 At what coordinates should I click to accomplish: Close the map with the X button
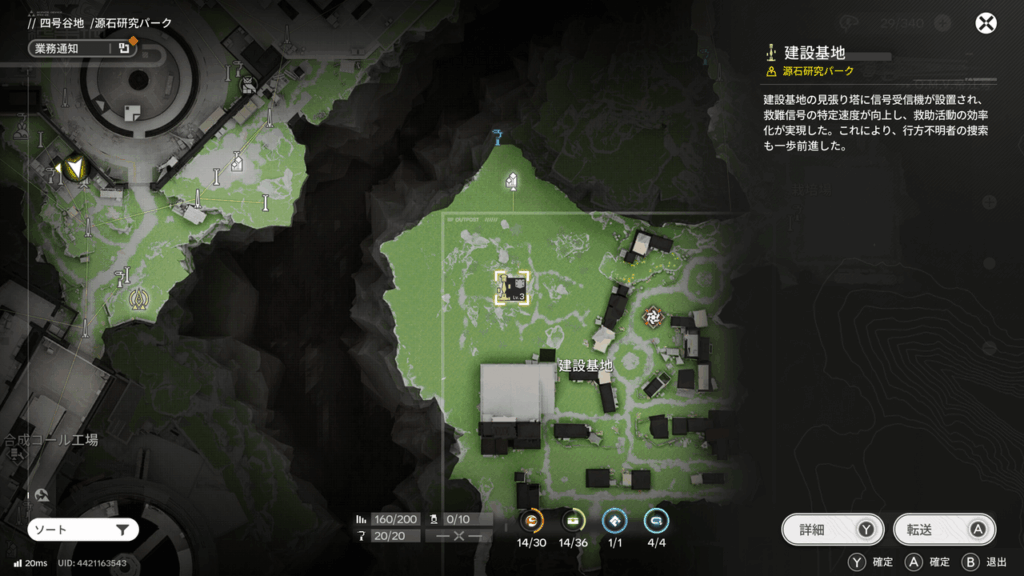[x=986, y=24]
